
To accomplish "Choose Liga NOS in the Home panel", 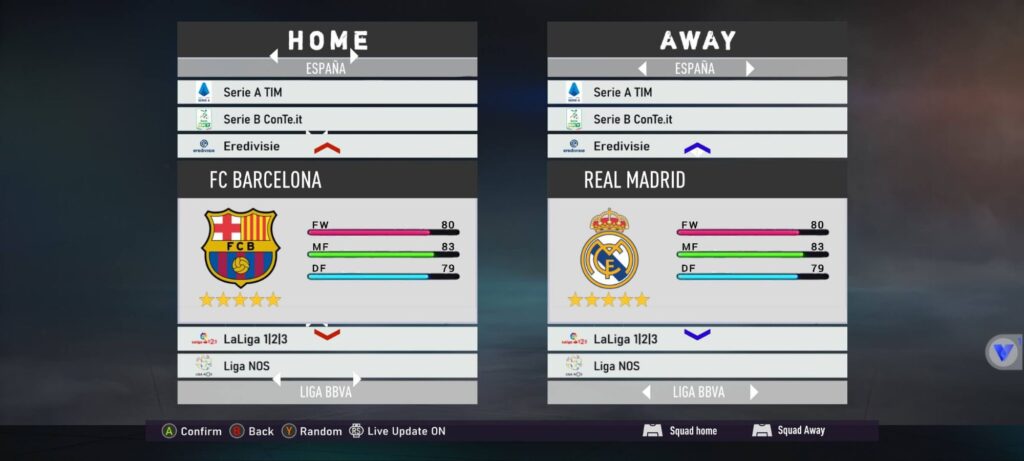I will [x=327, y=366].
